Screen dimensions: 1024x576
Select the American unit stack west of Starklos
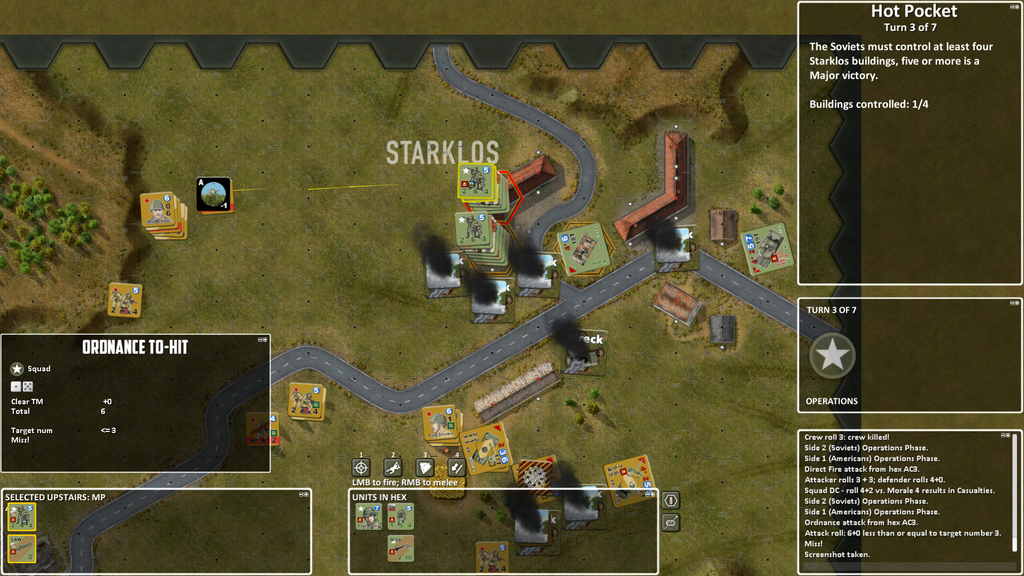point(160,212)
